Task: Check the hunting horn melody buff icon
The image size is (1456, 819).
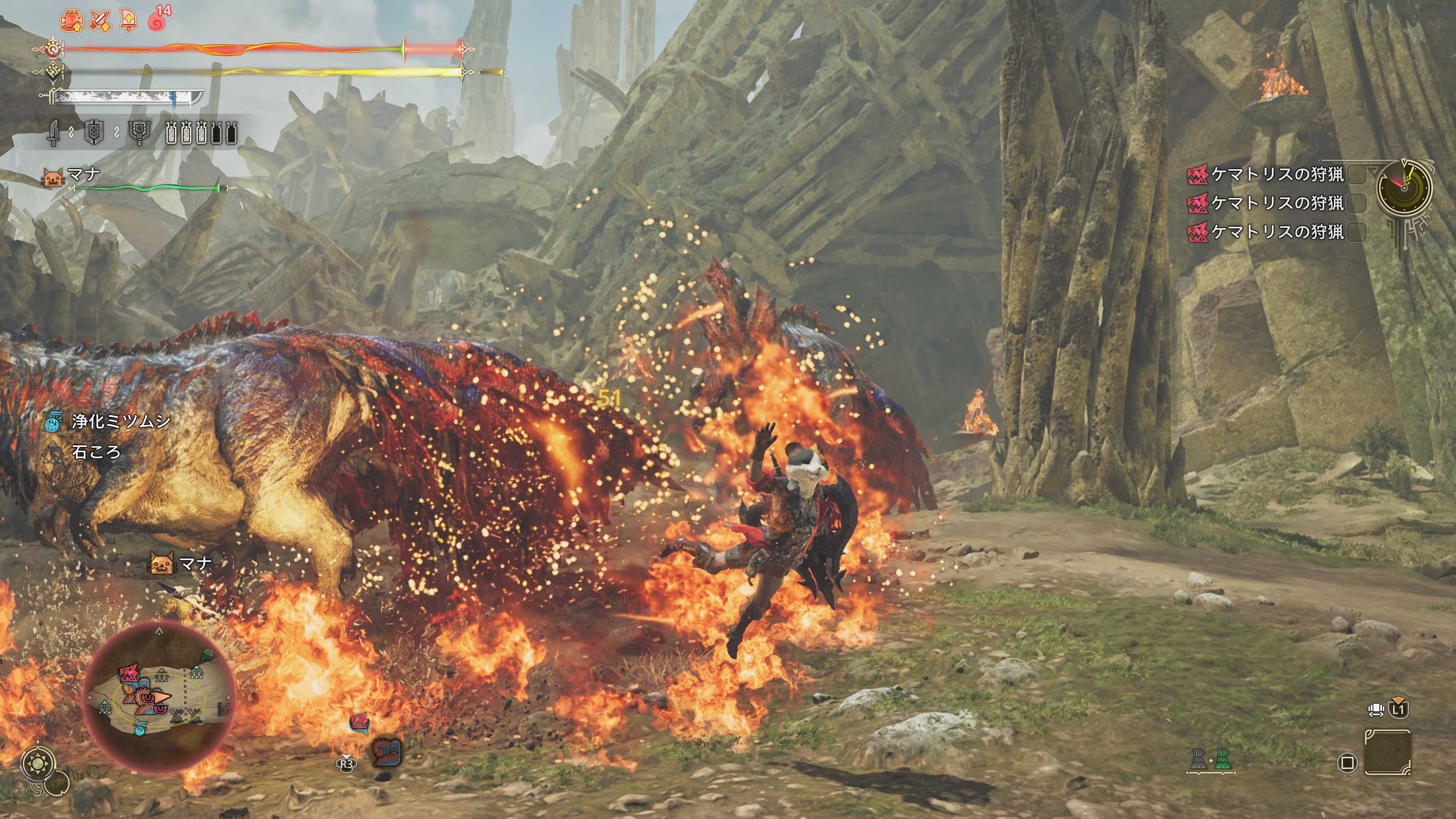Action: pos(129,21)
